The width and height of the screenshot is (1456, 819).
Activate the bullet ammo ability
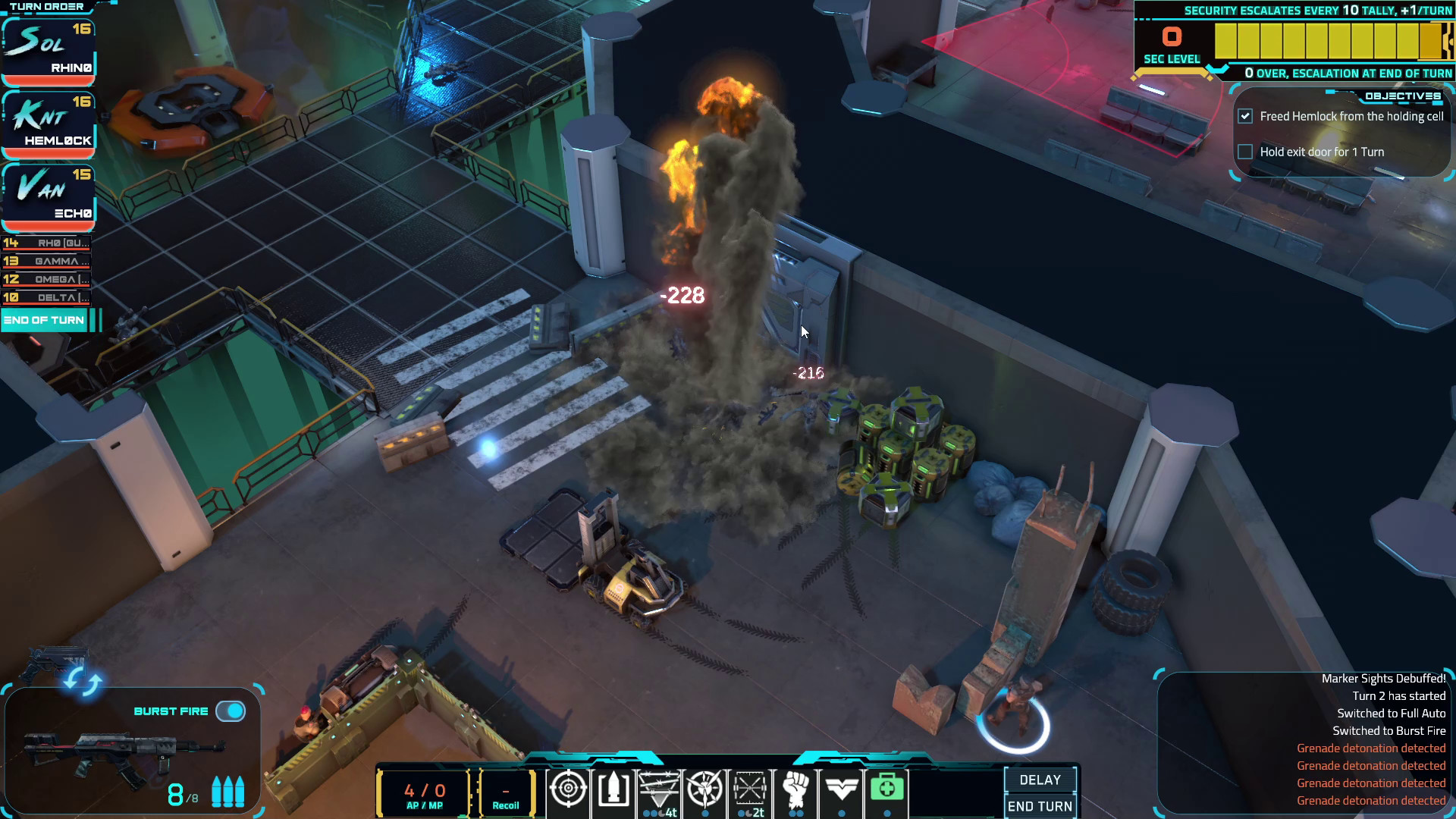pos(613,792)
